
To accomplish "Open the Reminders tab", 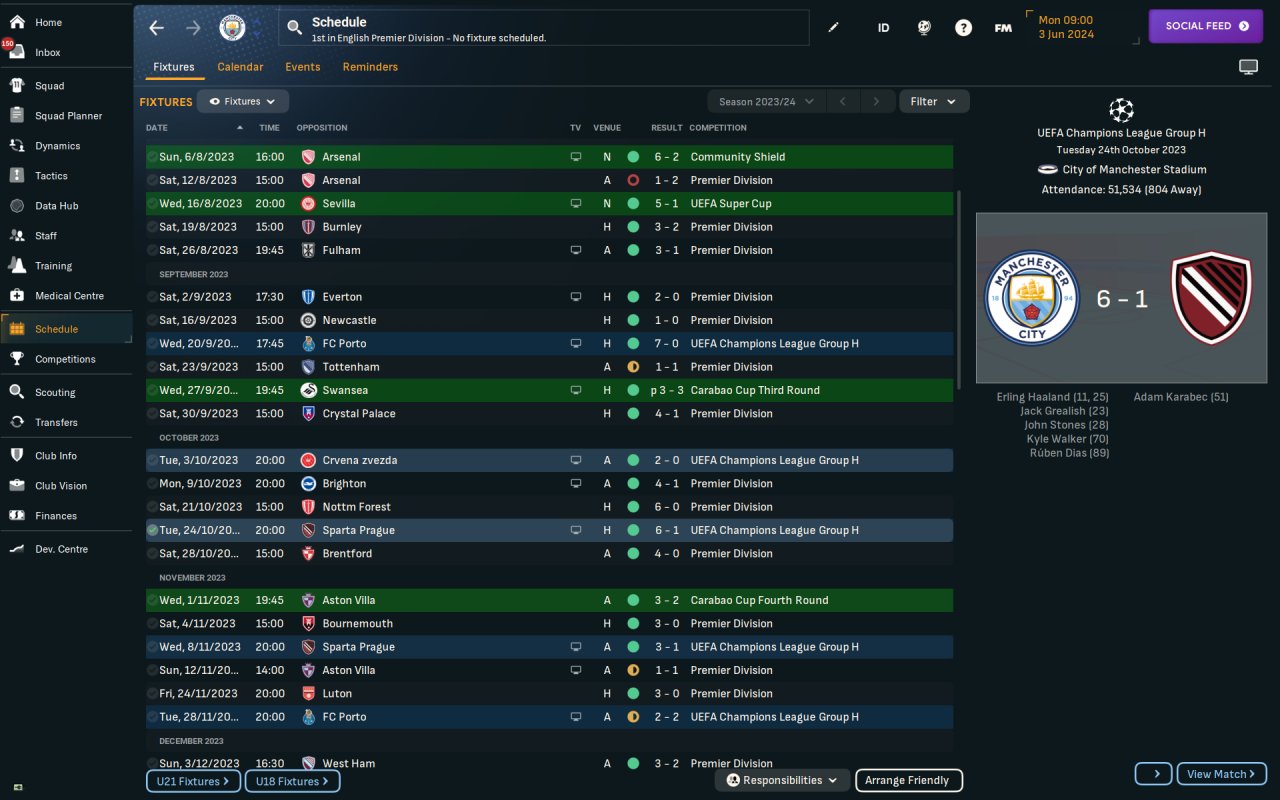I will tap(370, 67).
